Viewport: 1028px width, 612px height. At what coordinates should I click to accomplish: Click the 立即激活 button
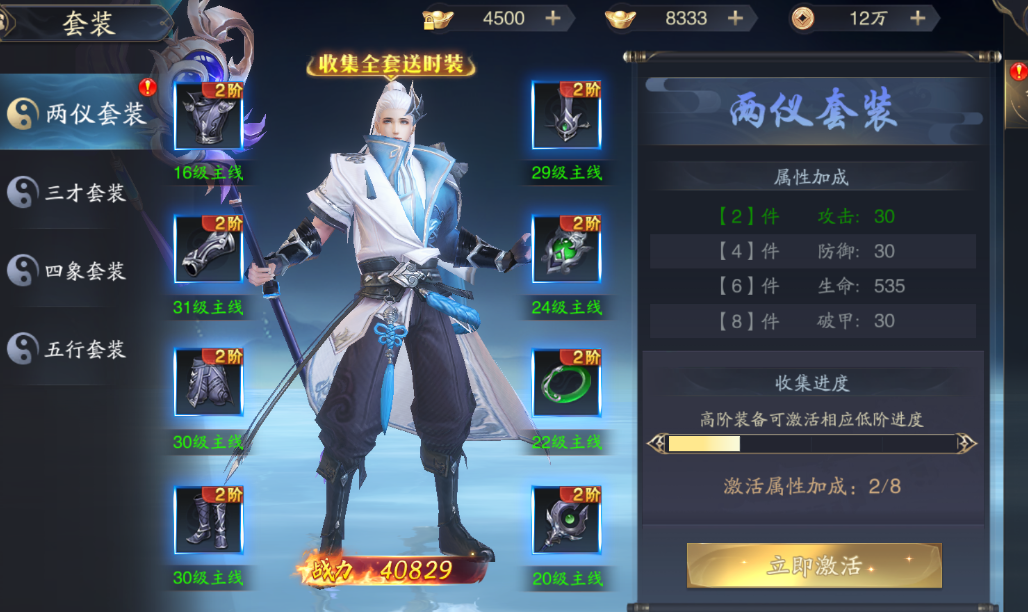(x=814, y=565)
